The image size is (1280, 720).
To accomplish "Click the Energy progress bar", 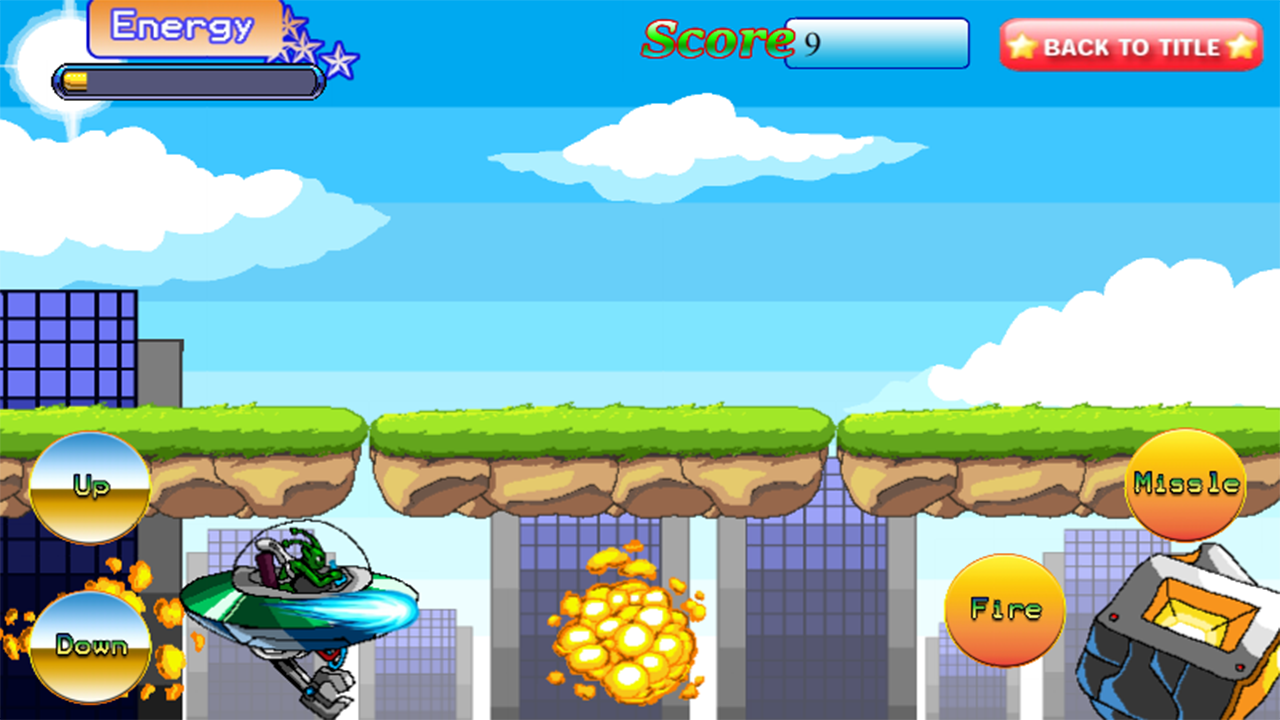I will click(x=186, y=81).
